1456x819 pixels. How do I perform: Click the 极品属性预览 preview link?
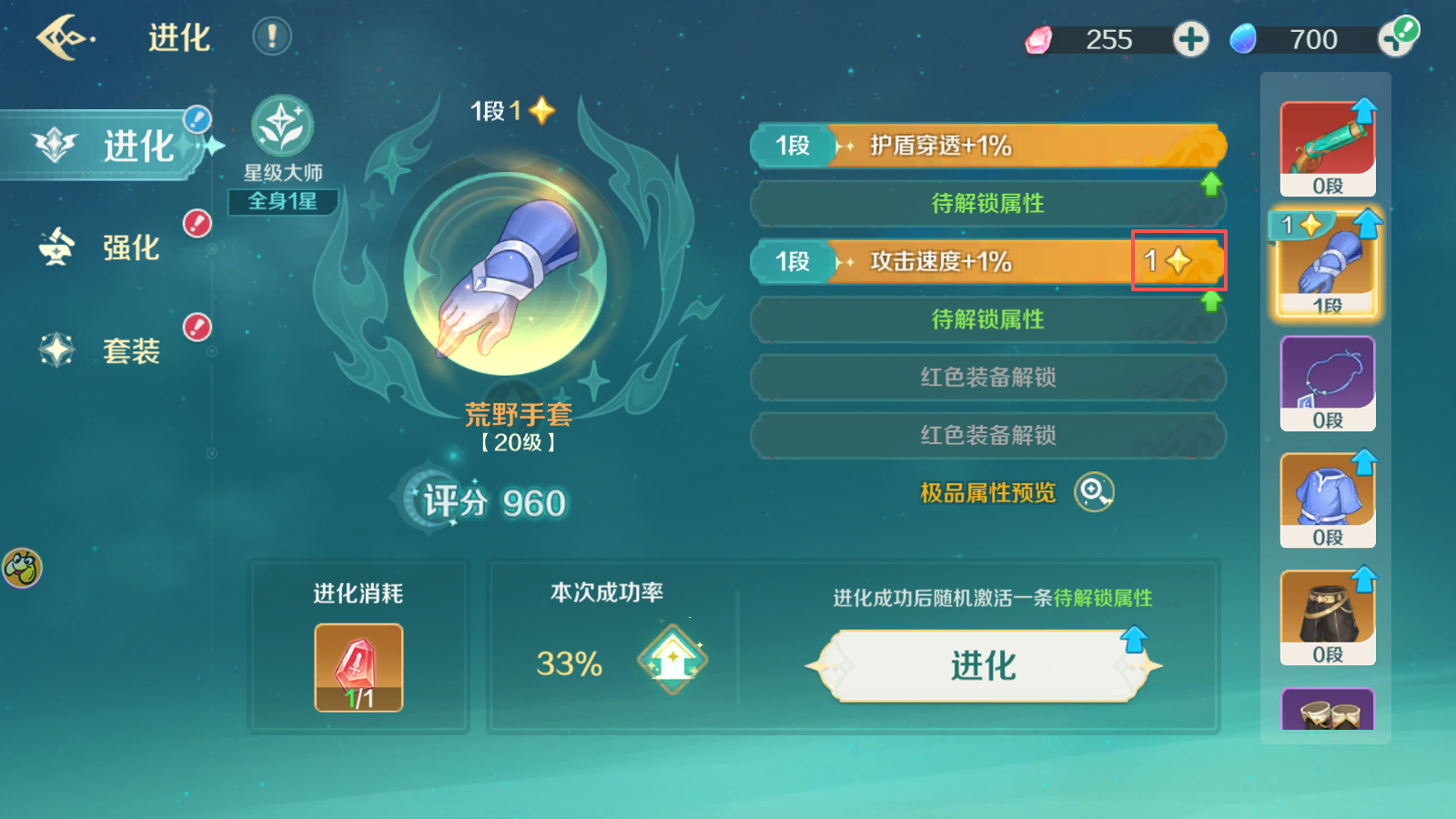pos(987,491)
